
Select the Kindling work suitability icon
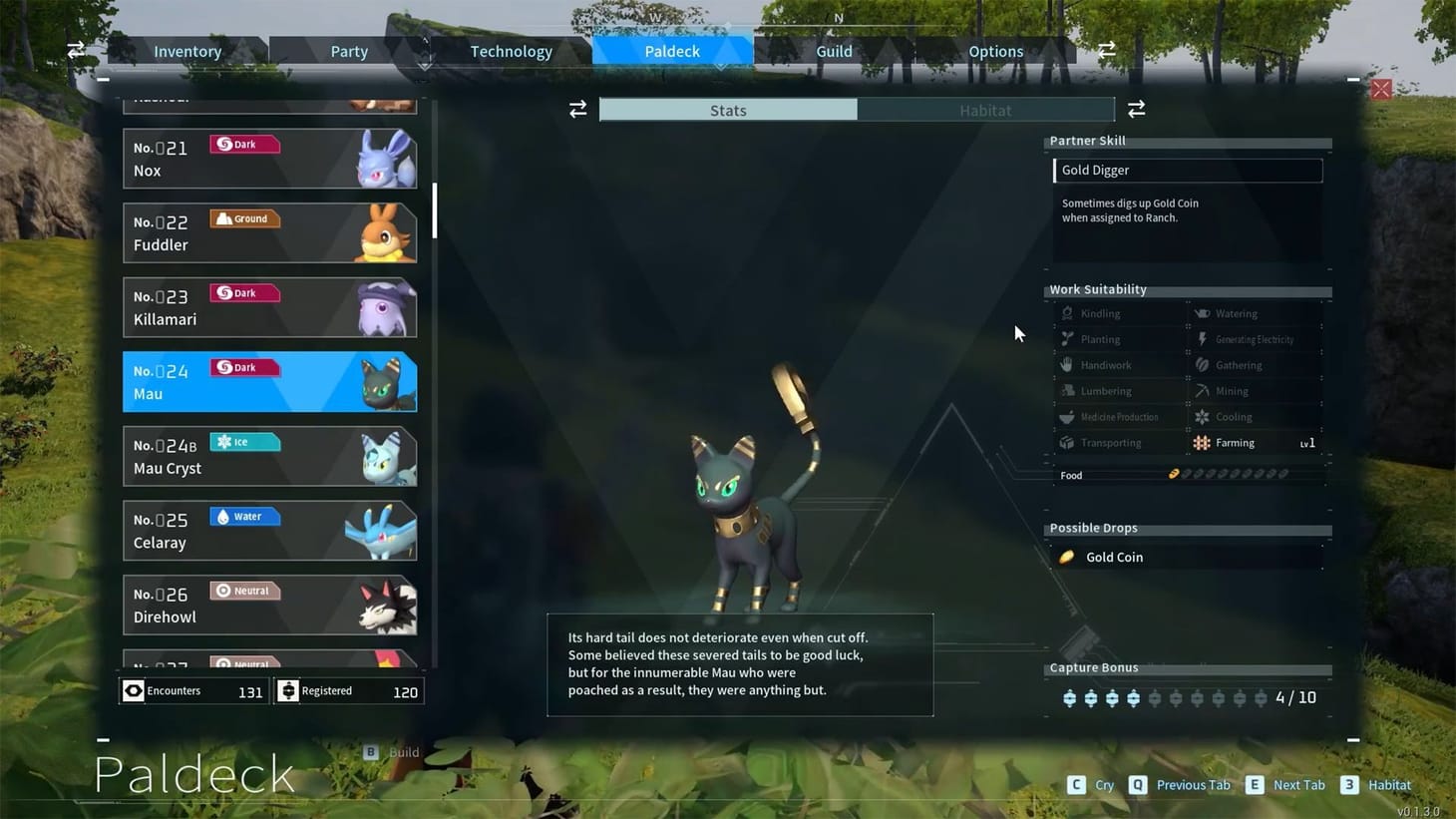click(x=1069, y=313)
